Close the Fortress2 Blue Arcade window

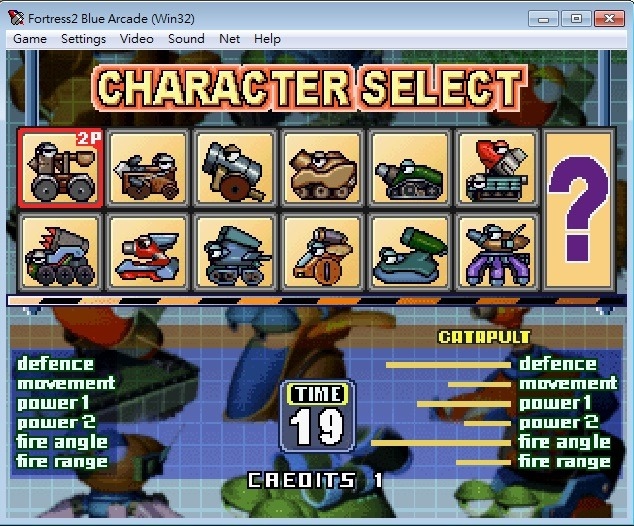click(x=607, y=17)
